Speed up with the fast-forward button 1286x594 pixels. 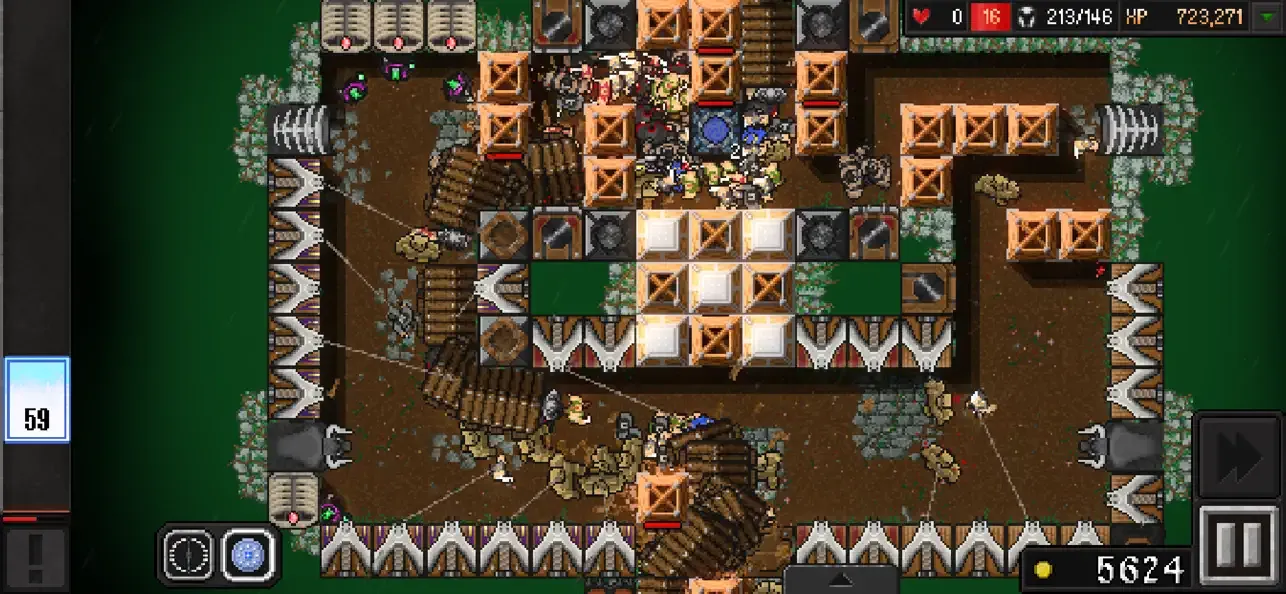tap(1240, 455)
